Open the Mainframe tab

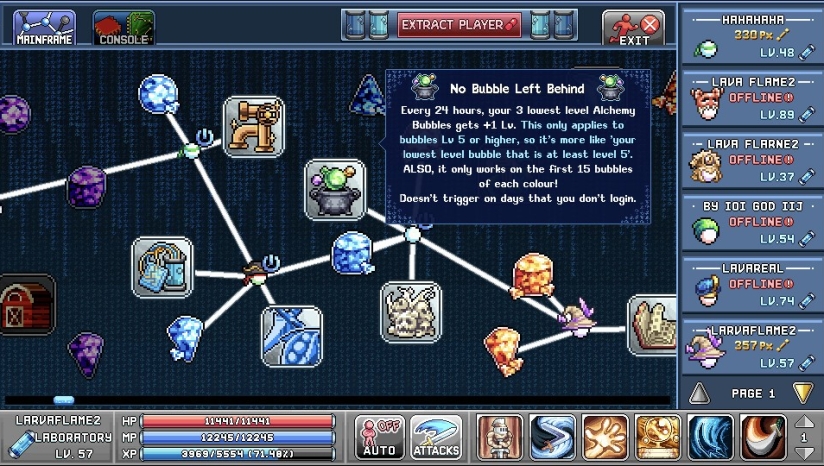[x=44, y=27]
